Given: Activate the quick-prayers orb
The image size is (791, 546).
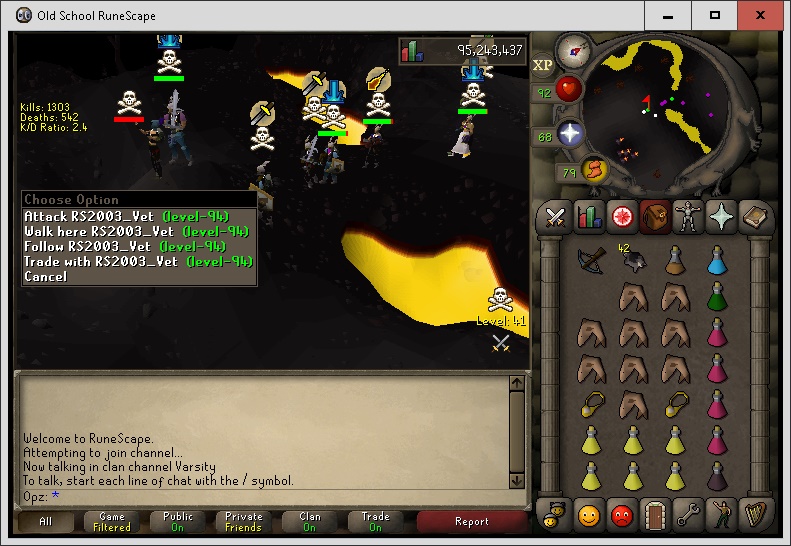Looking at the screenshot, I should [571, 134].
